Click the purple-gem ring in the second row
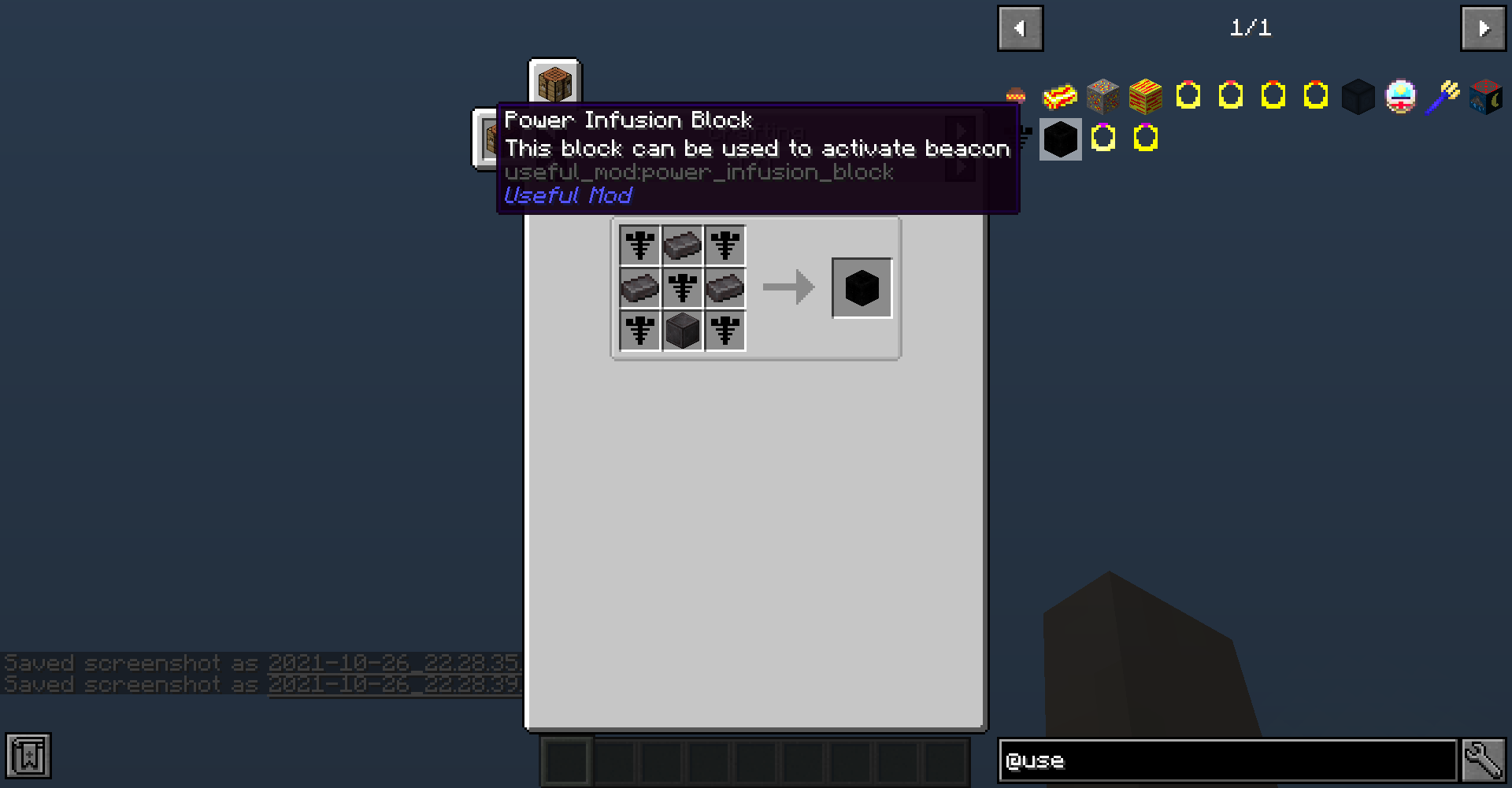Screen dimensions: 1512x788 click(x=1102, y=139)
